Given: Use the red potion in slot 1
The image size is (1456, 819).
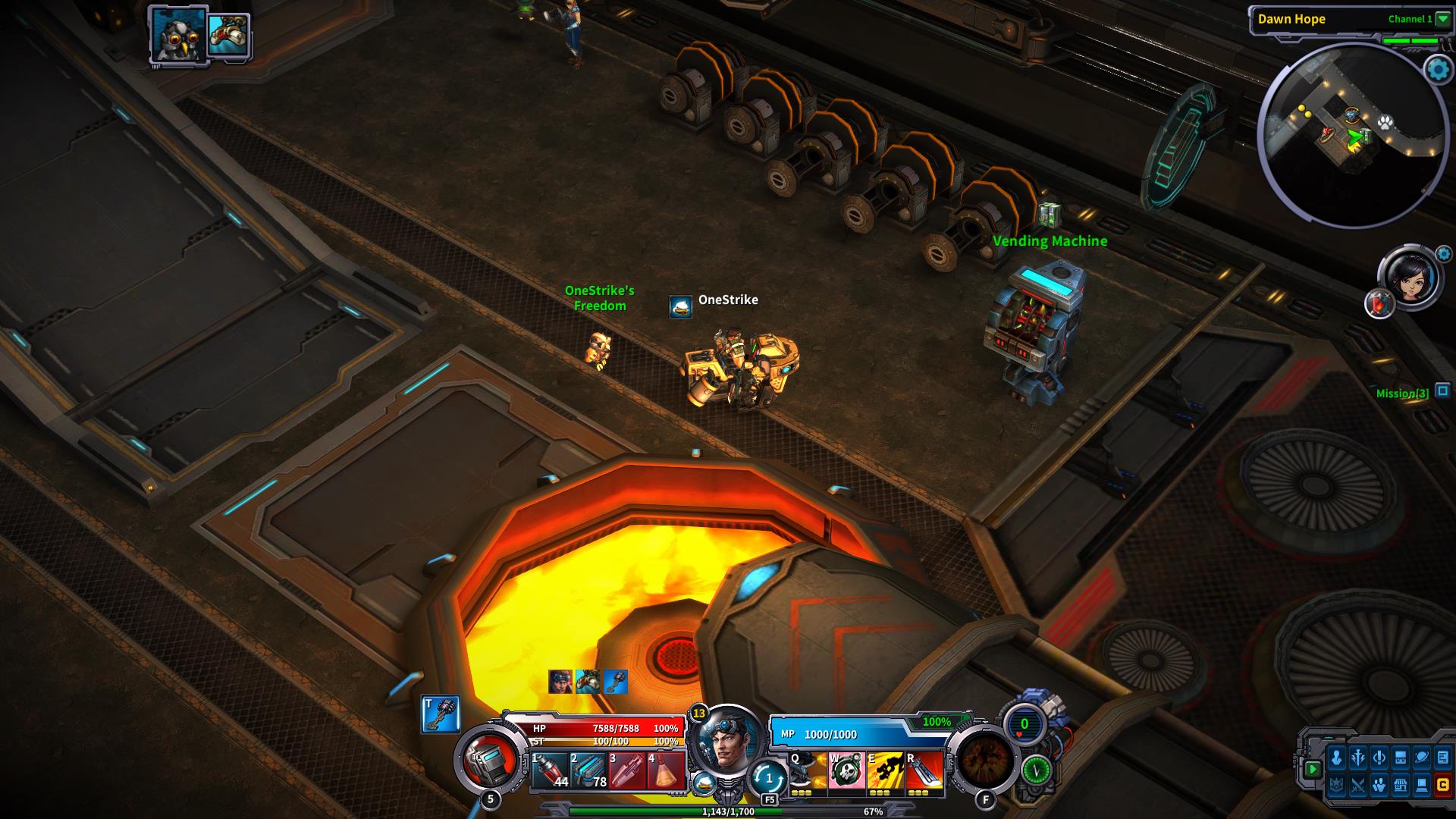Looking at the screenshot, I should click(x=550, y=771).
